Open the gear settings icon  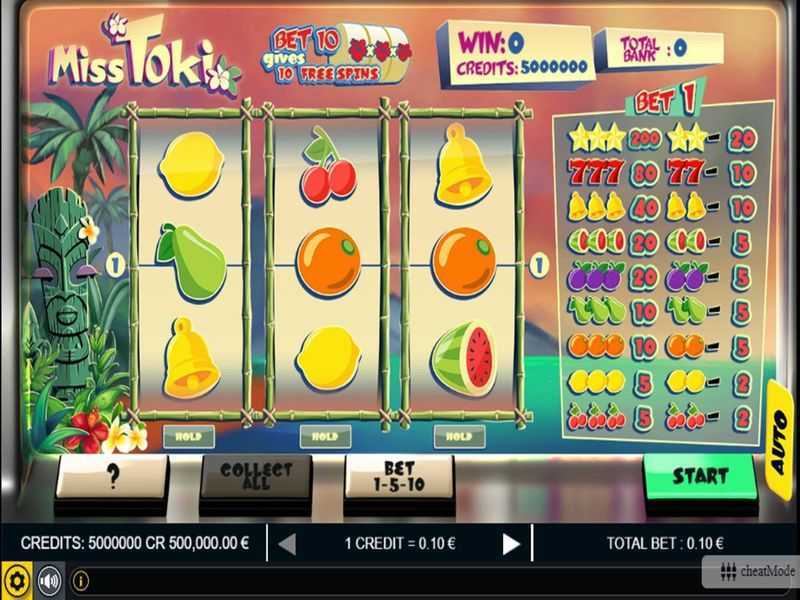tap(16, 580)
